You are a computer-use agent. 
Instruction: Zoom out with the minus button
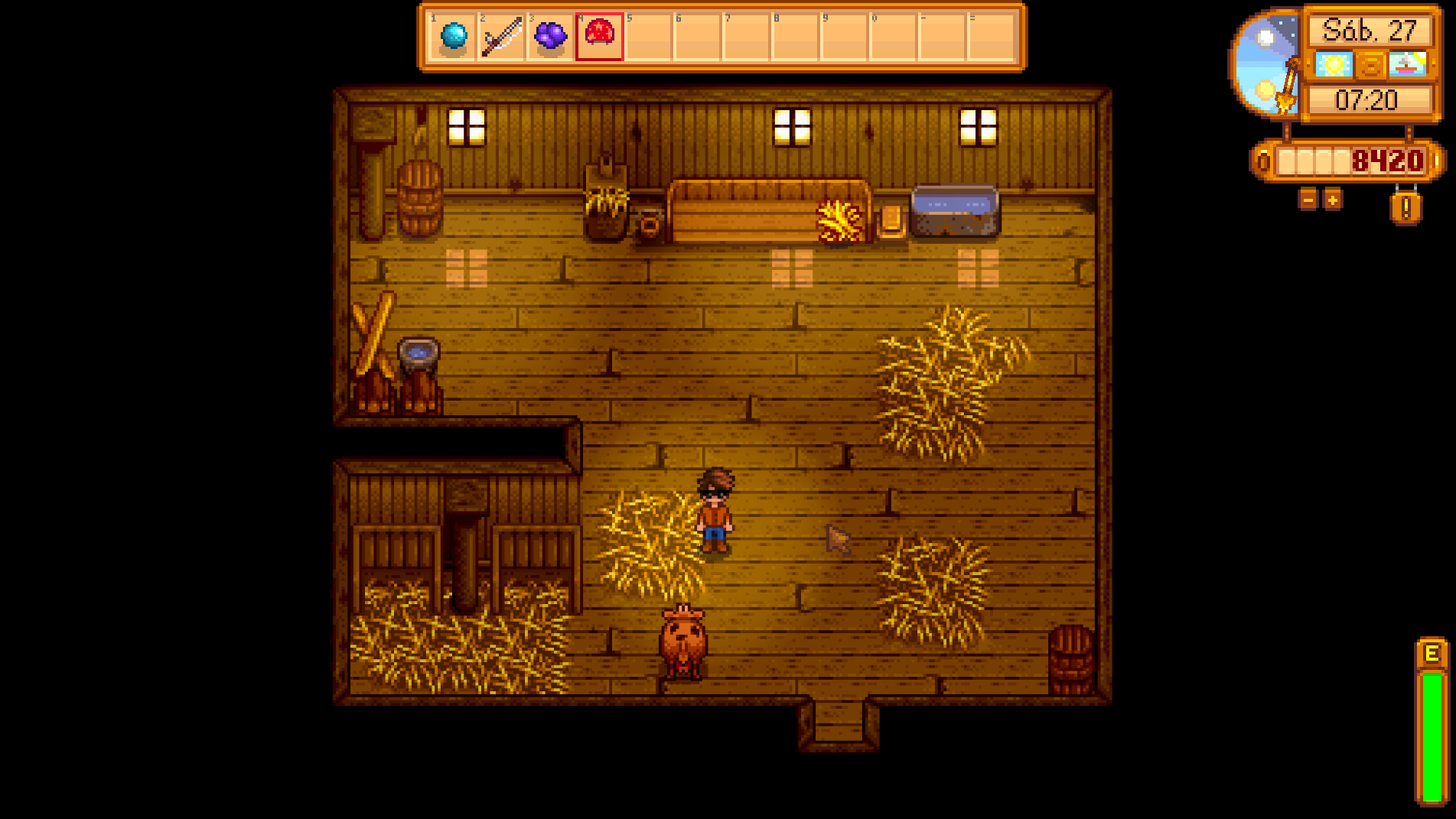pyautogui.click(x=1308, y=200)
